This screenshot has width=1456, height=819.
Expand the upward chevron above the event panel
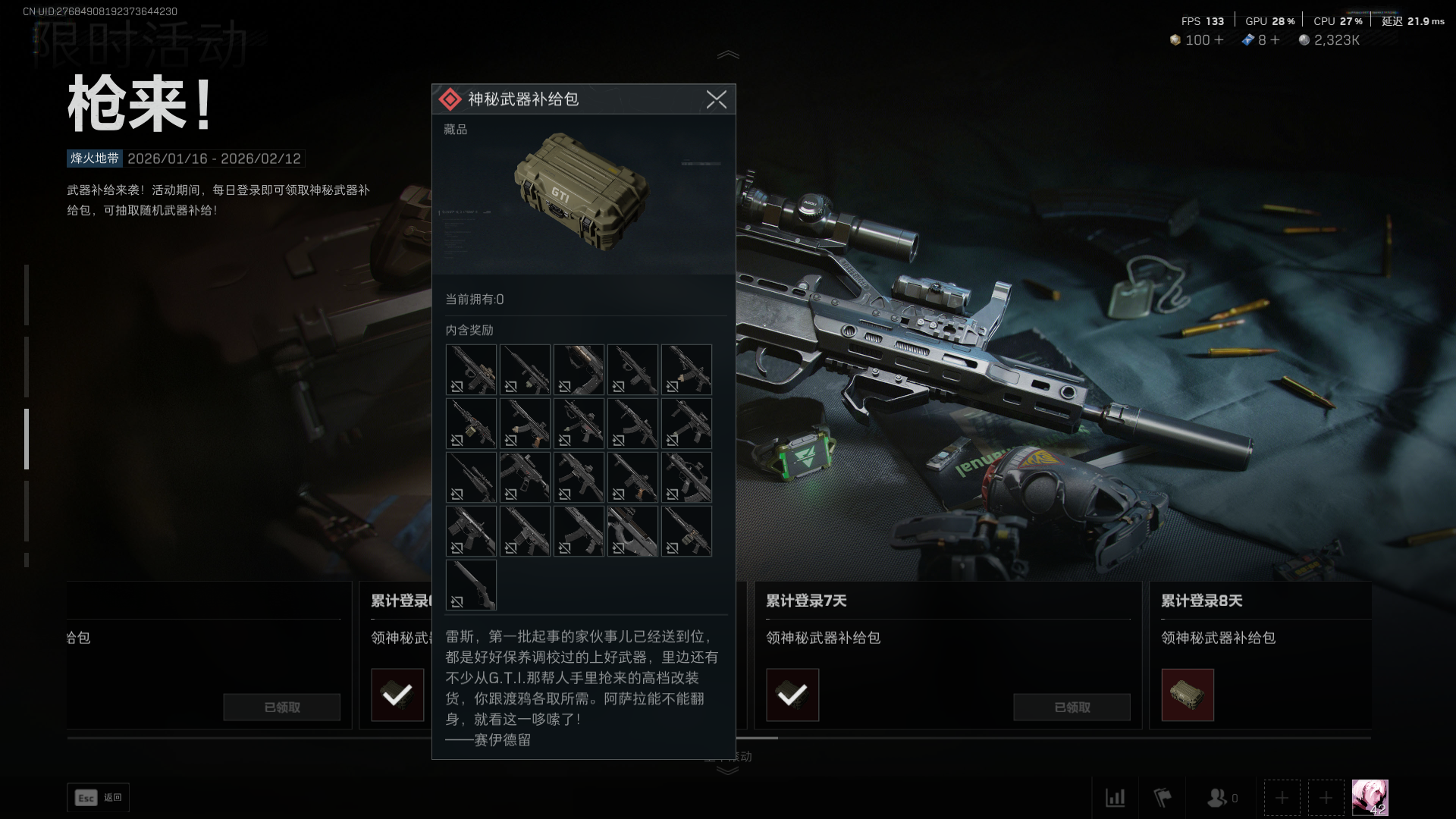(728, 53)
